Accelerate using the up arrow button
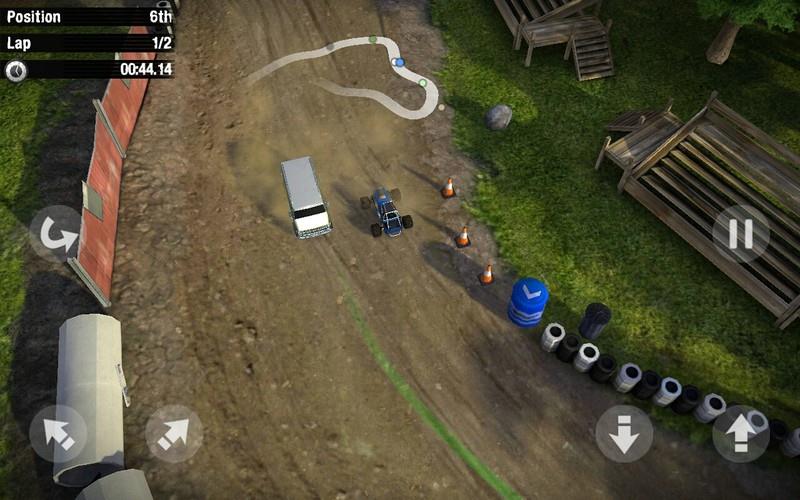800x500 pixels. pyautogui.click(x=741, y=433)
